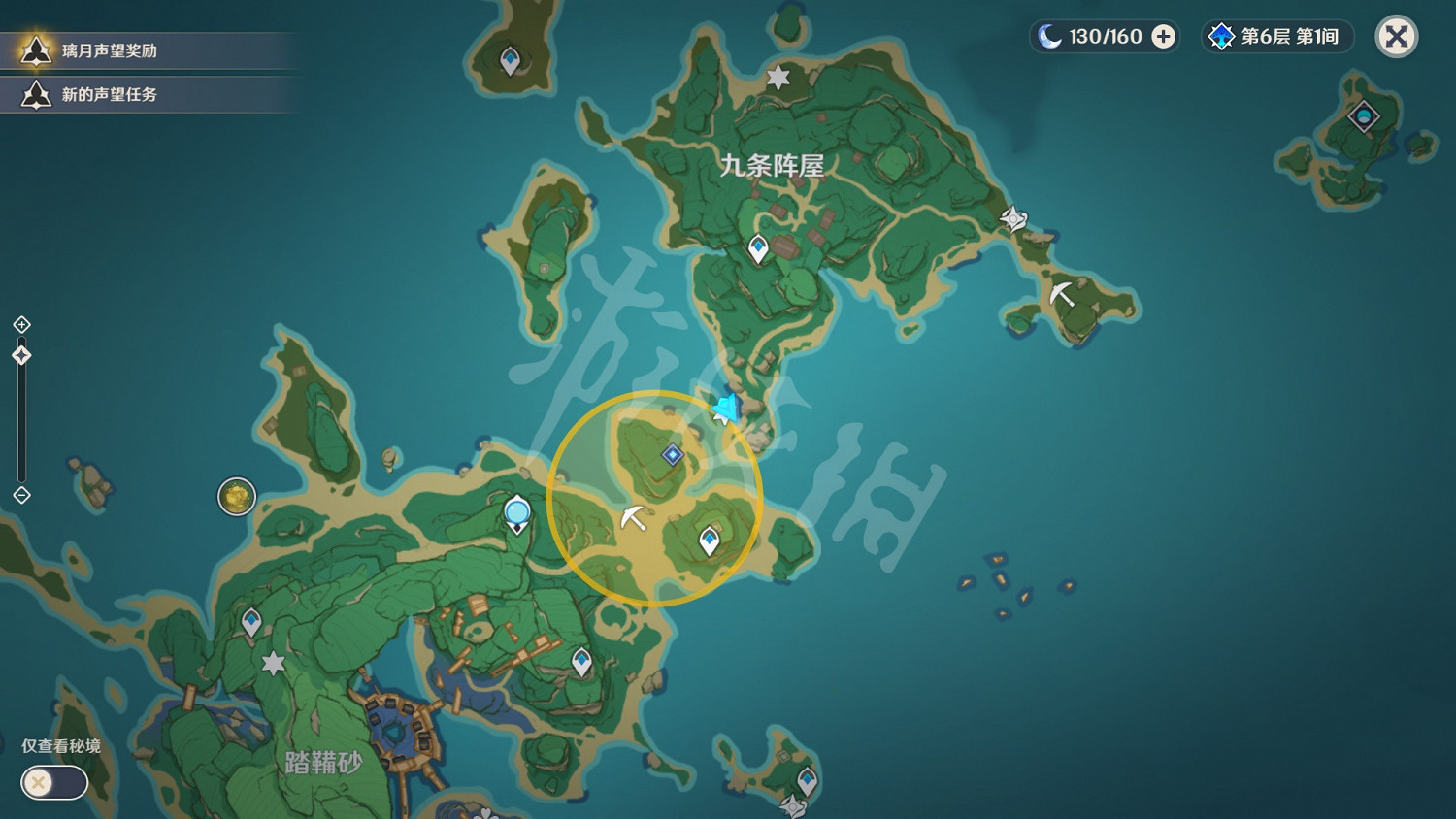Close the map with the X button

pyautogui.click(x=1396, y=37)
